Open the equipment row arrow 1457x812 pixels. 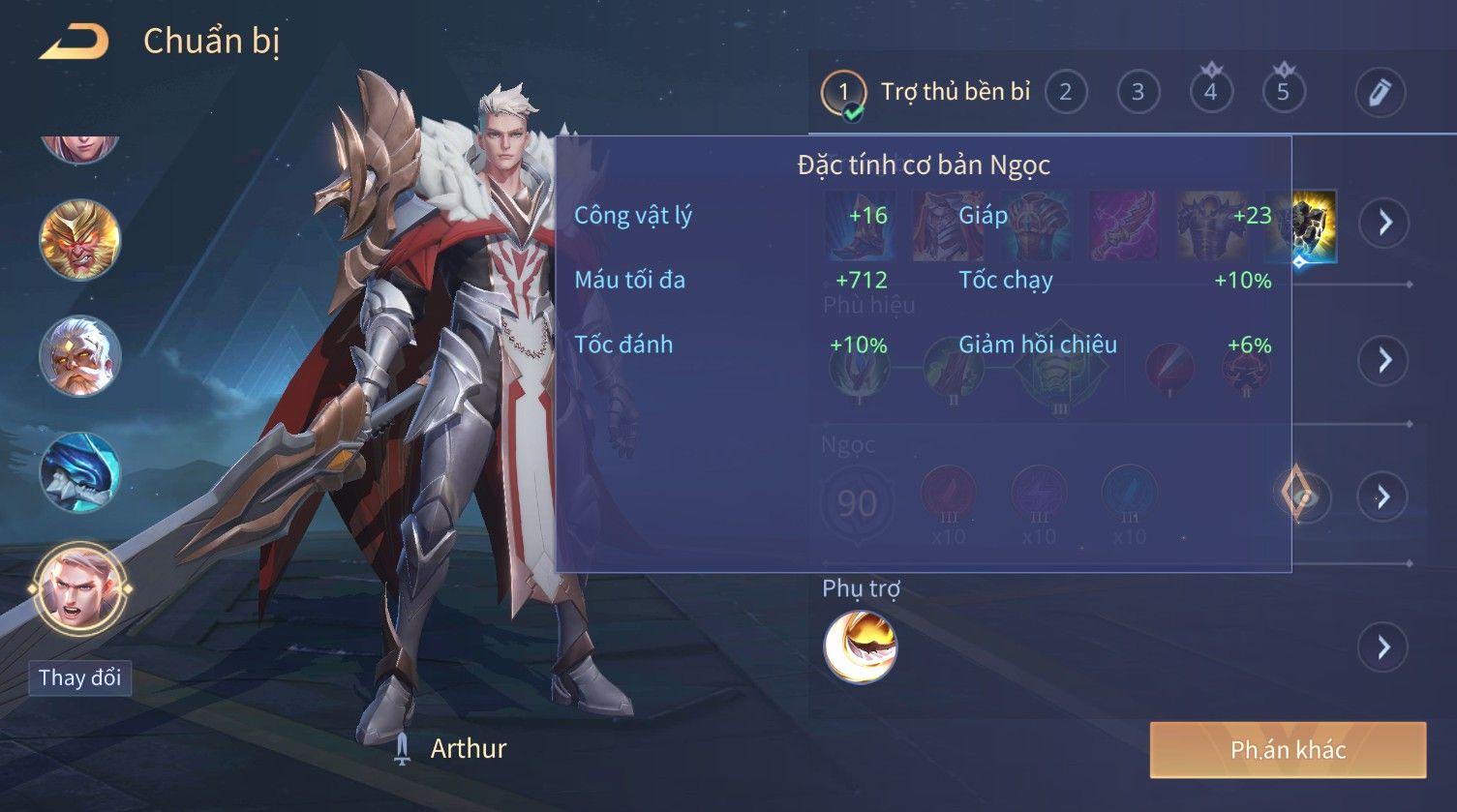tap(1383, 223)
